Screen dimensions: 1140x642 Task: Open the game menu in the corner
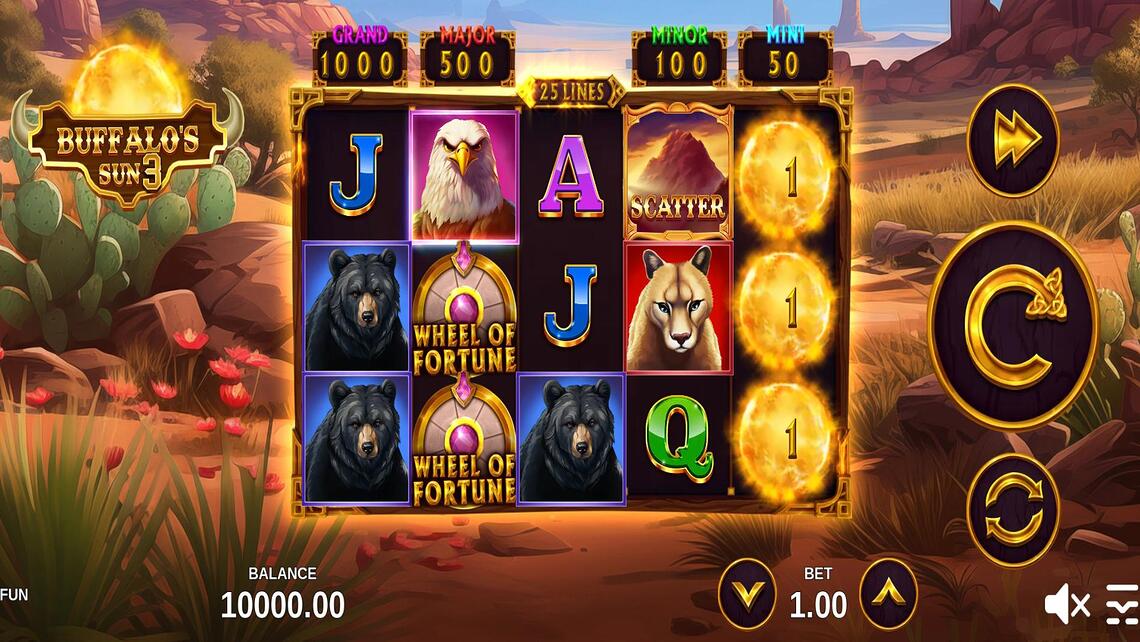click(x=1122, y=604)
